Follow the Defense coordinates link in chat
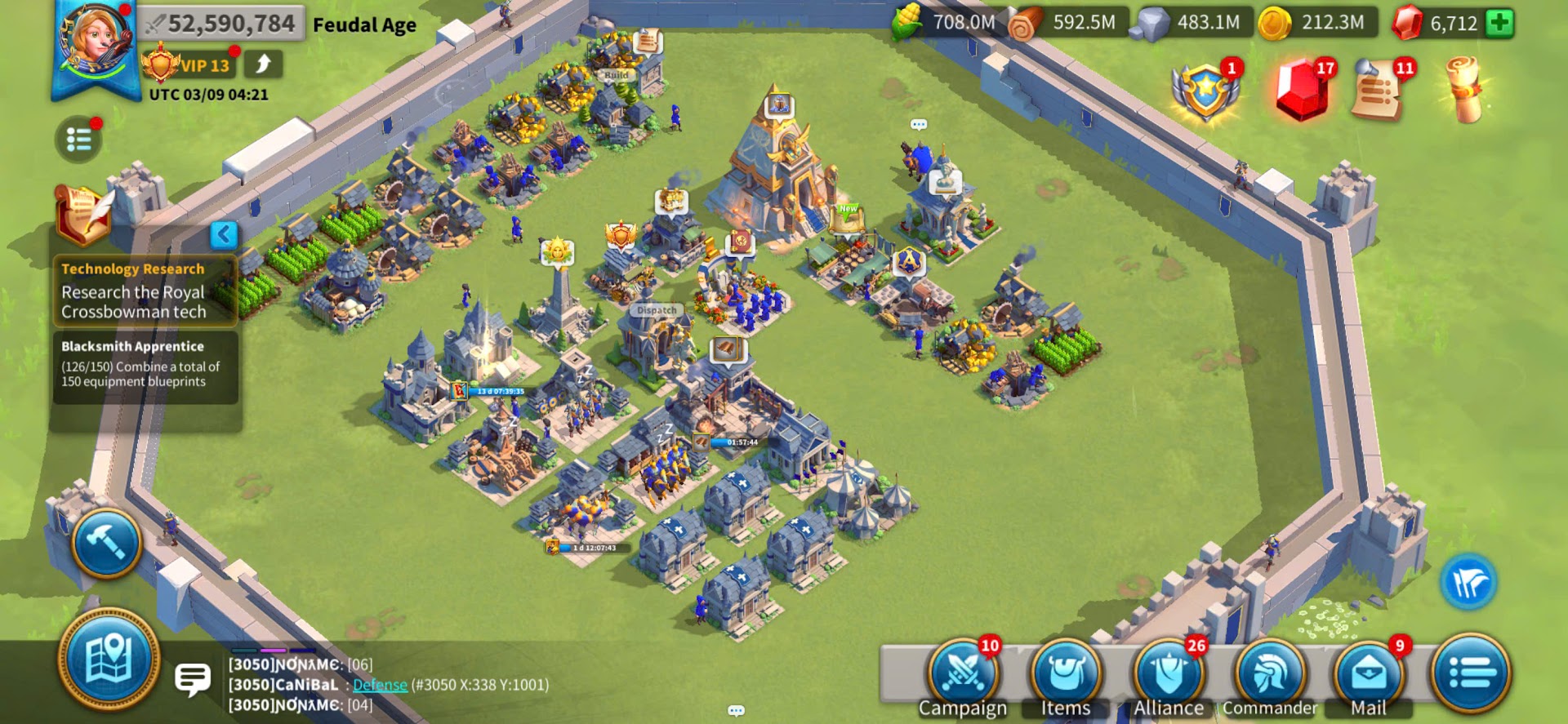 click(380, 685)
